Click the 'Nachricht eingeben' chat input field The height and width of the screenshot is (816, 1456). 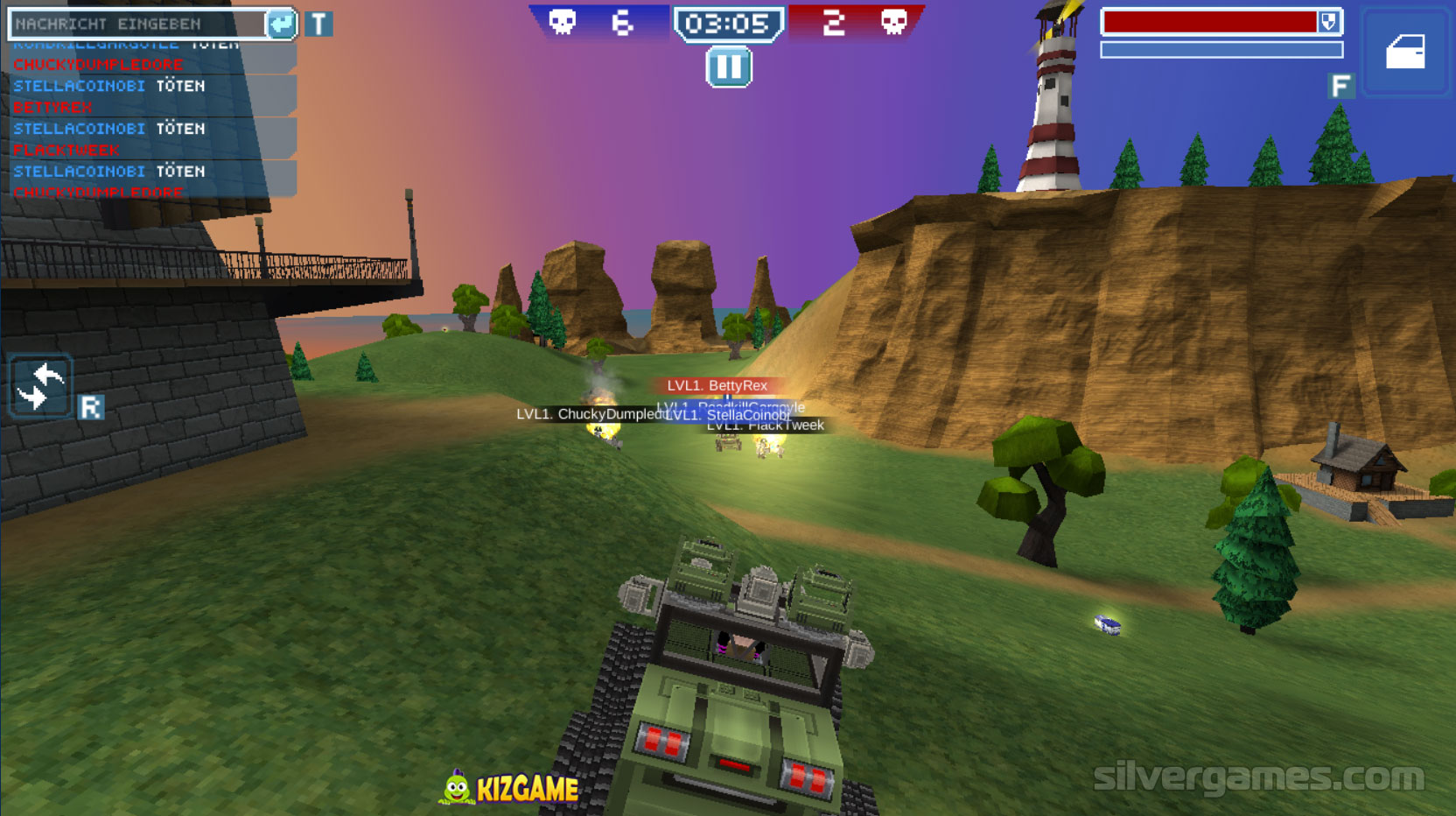[136, 24]
